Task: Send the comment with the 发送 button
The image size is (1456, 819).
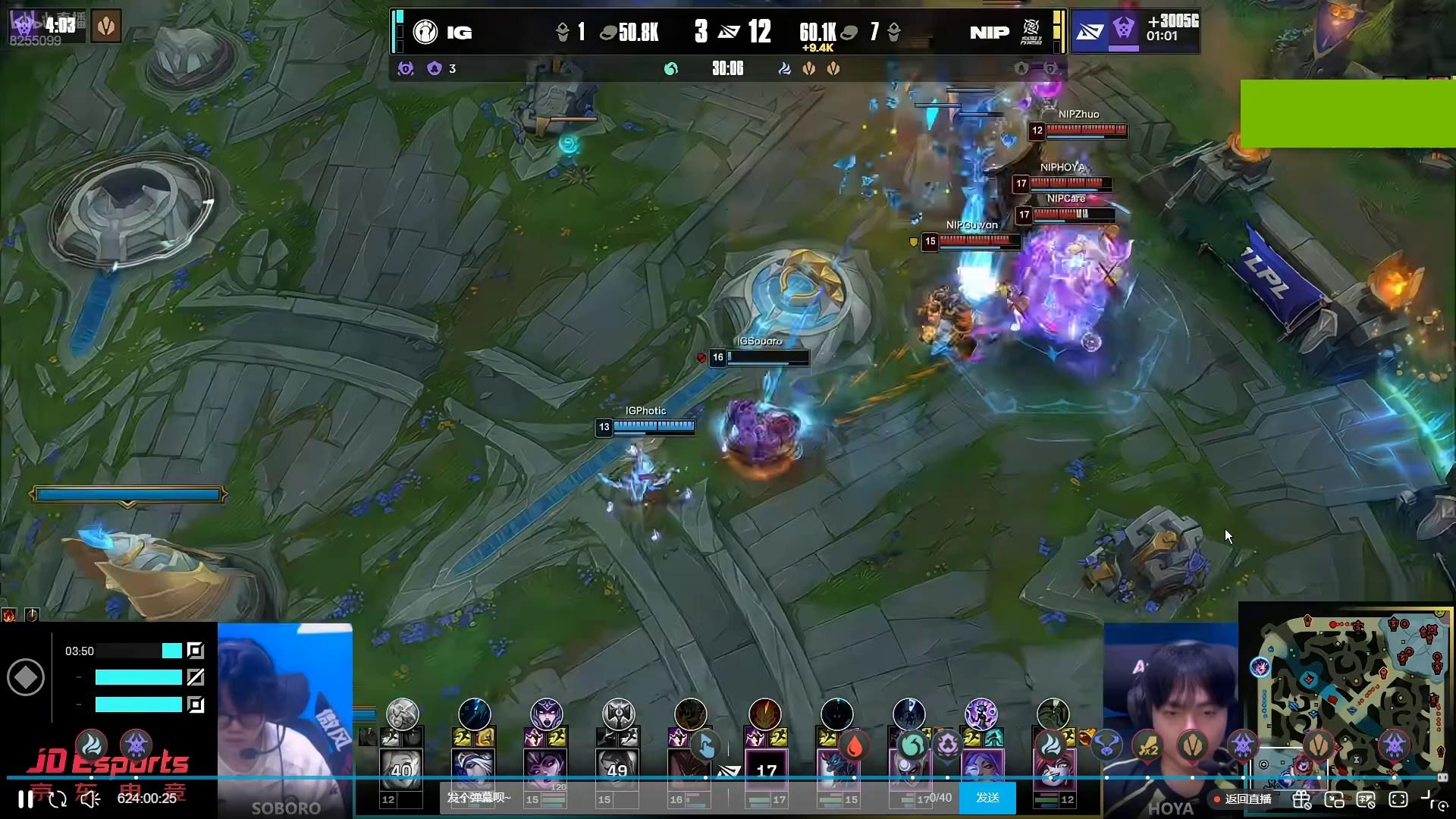Action: (x=987, y=798)
